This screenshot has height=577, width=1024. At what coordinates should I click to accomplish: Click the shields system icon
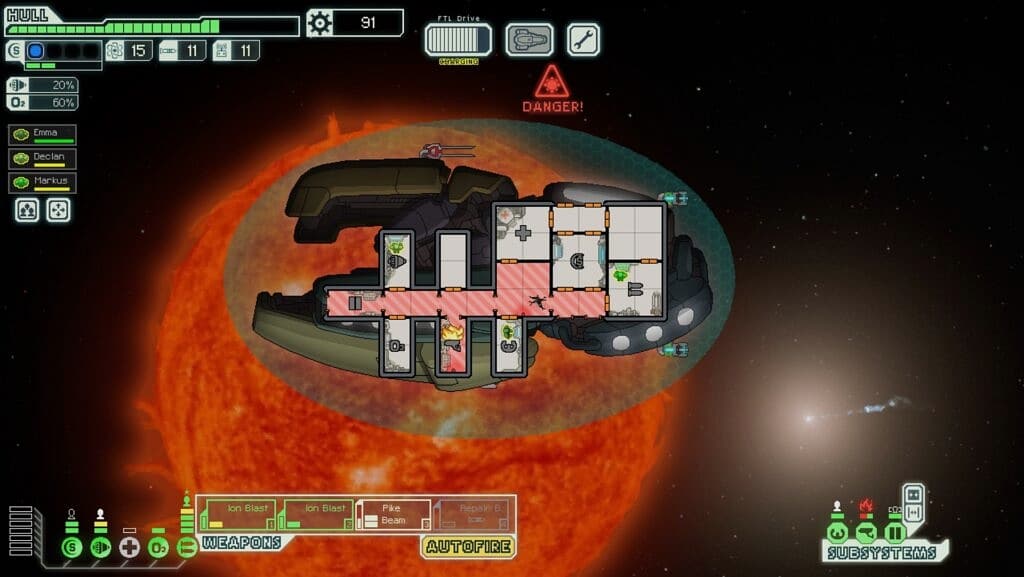point(71,547)
